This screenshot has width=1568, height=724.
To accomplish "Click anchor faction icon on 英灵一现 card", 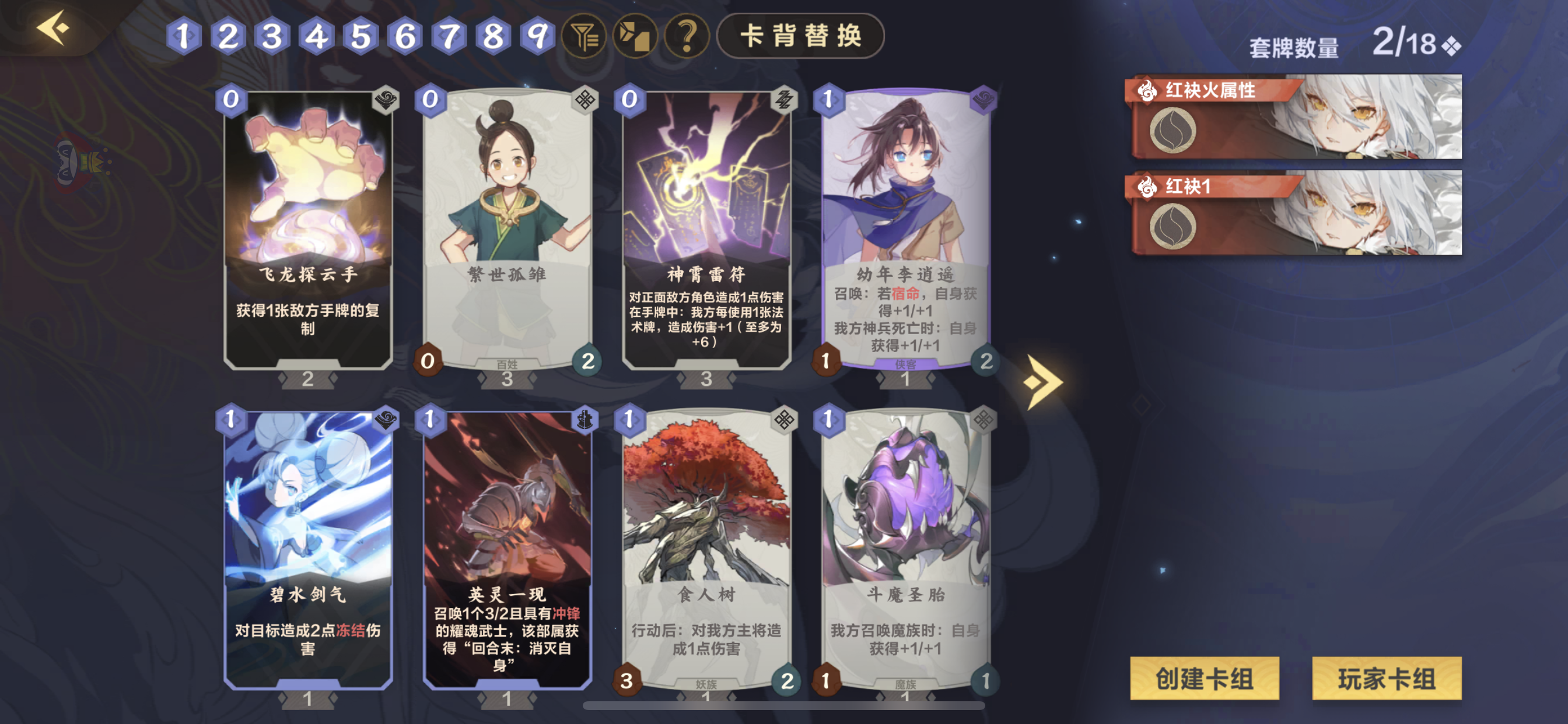I will 586,420.
